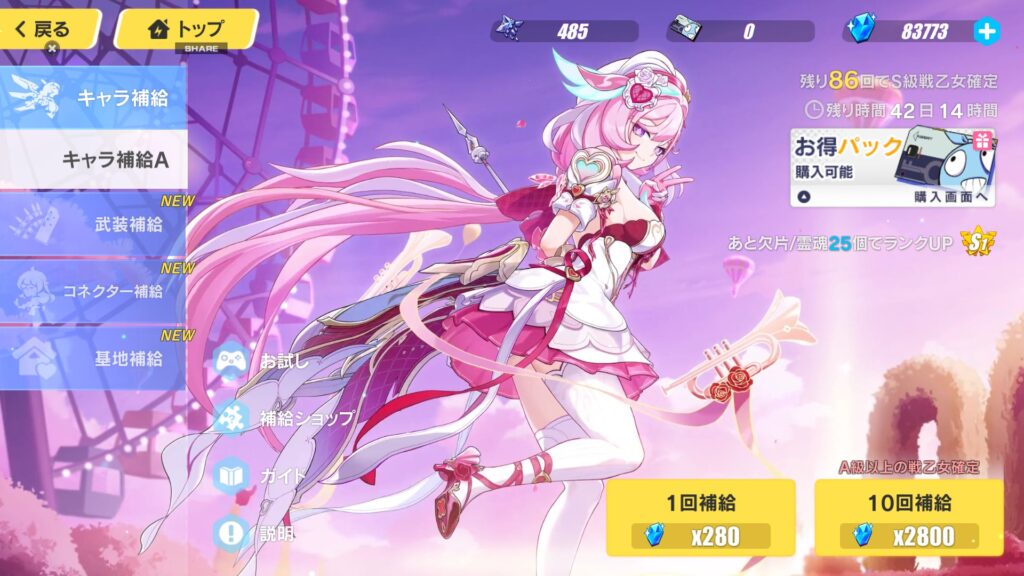This screenshot has width=1024, height=576.
Task: Add crystals with the plus button
Action: (986, 31)
